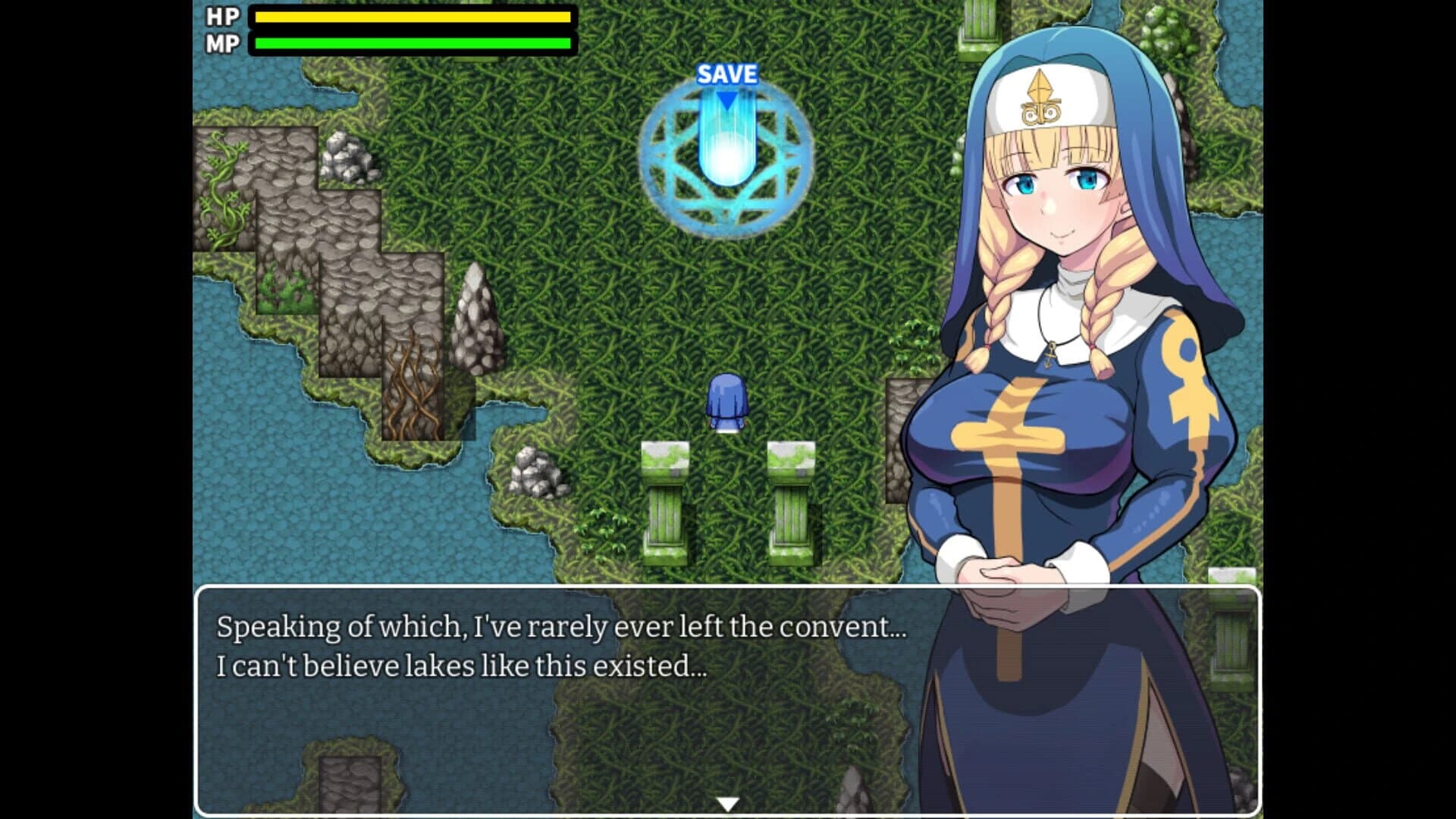Screen dimensions: 1456x819
Task: Click the HP label icon
Action: (221, 17)
